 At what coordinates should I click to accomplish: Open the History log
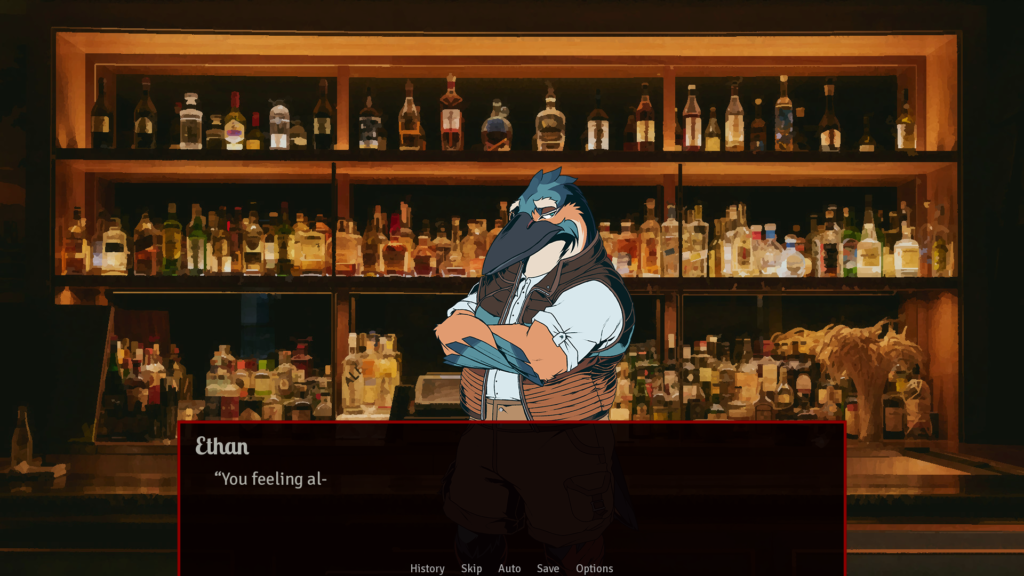(x=427, y=568)
